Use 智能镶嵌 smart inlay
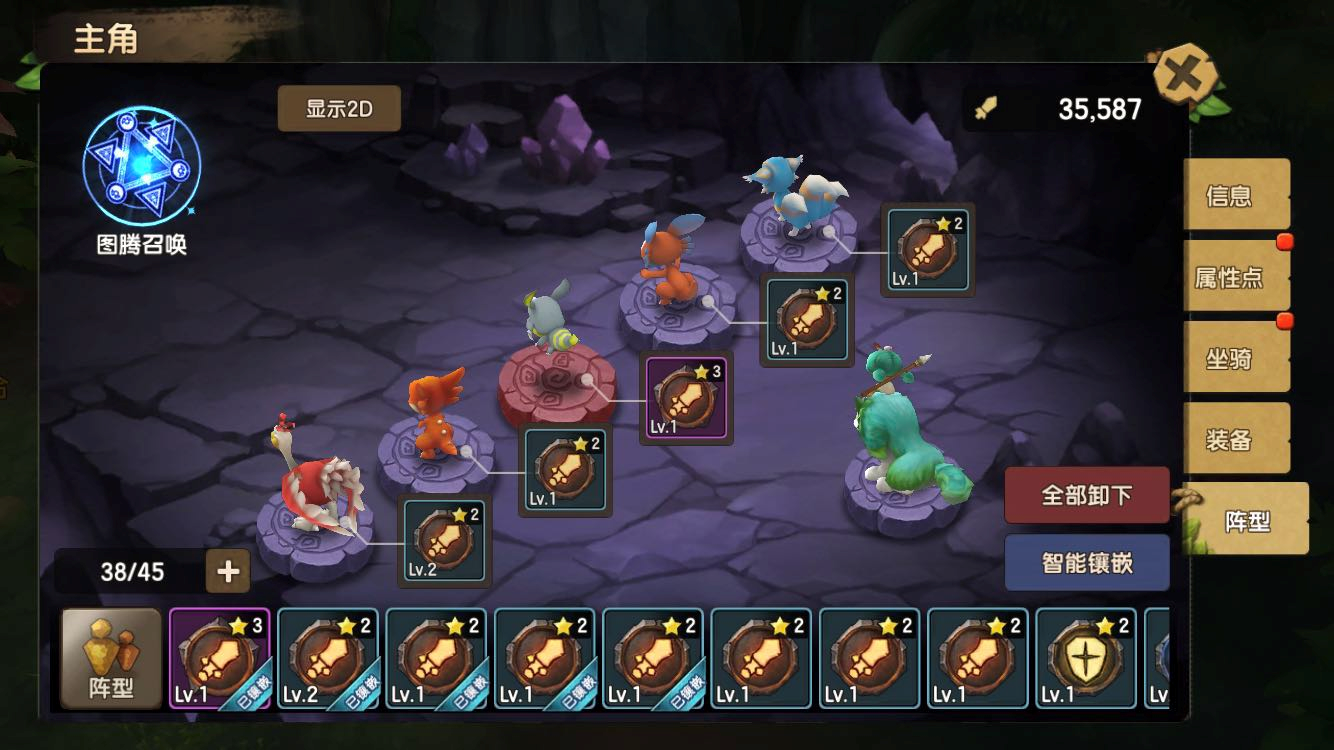 coord(1086,562)
